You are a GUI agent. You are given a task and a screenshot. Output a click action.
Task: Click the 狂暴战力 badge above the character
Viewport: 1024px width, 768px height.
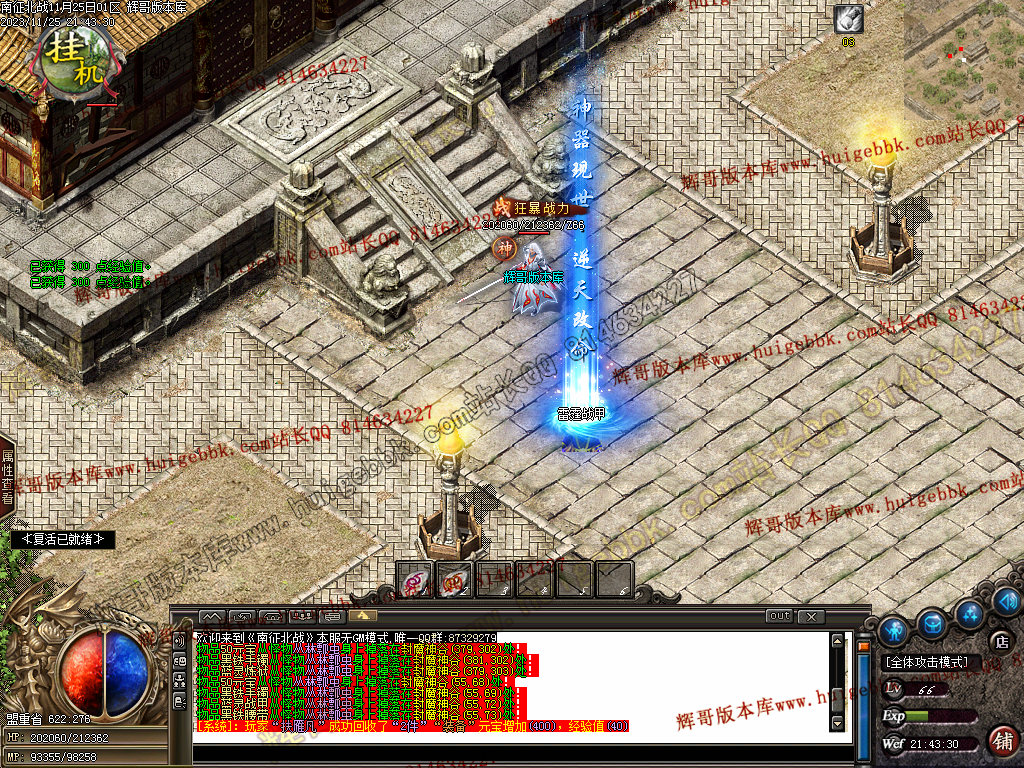coord(534,208)
